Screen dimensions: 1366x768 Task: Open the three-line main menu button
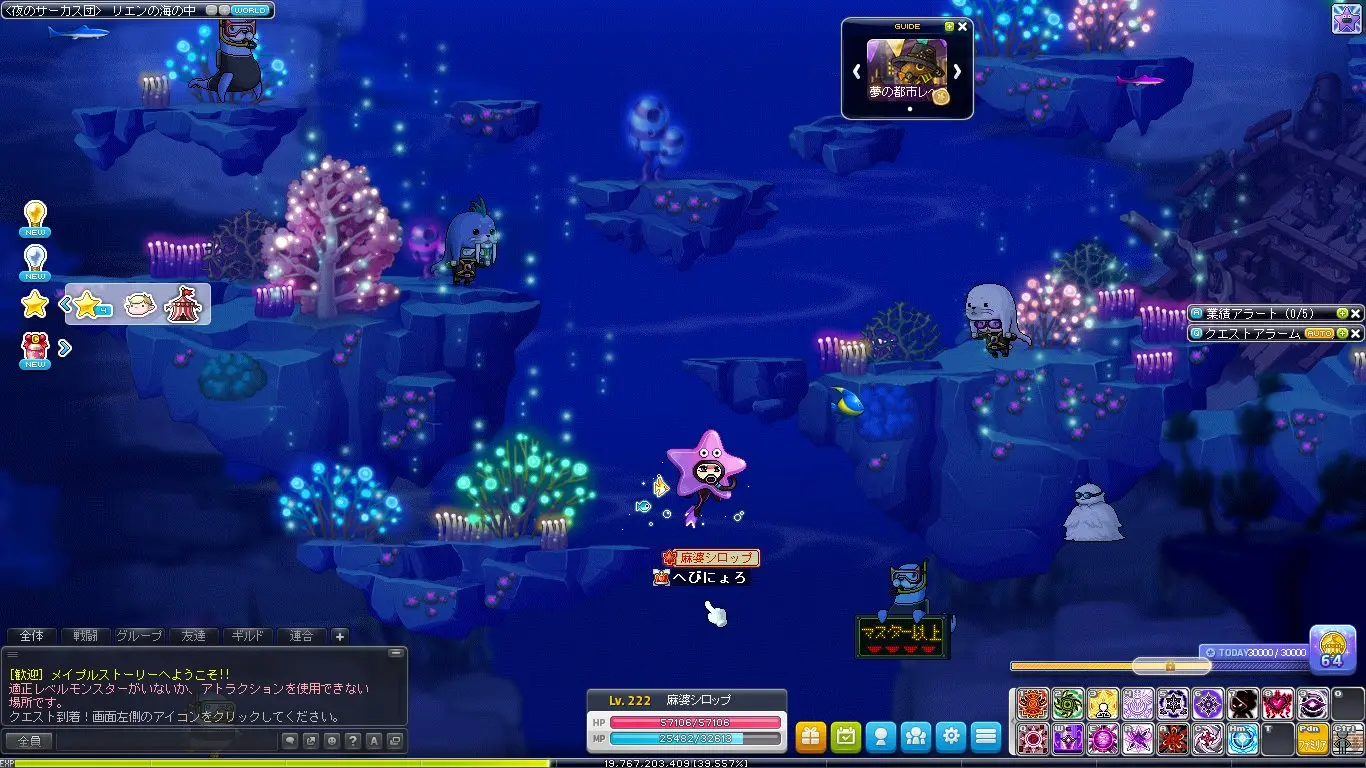986,737
